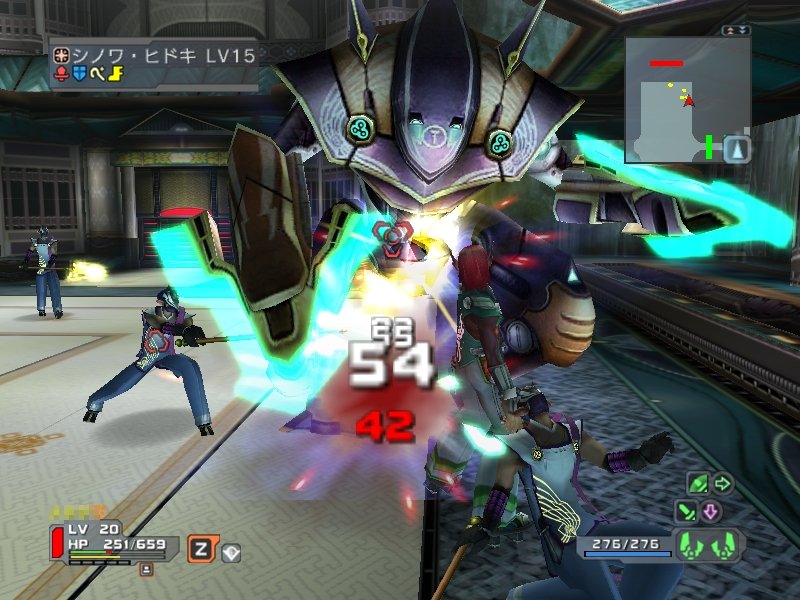The width and height of the screenshot is (800, 600).
Task: Click the green right arrow icon
Action: tap(722, 484)
